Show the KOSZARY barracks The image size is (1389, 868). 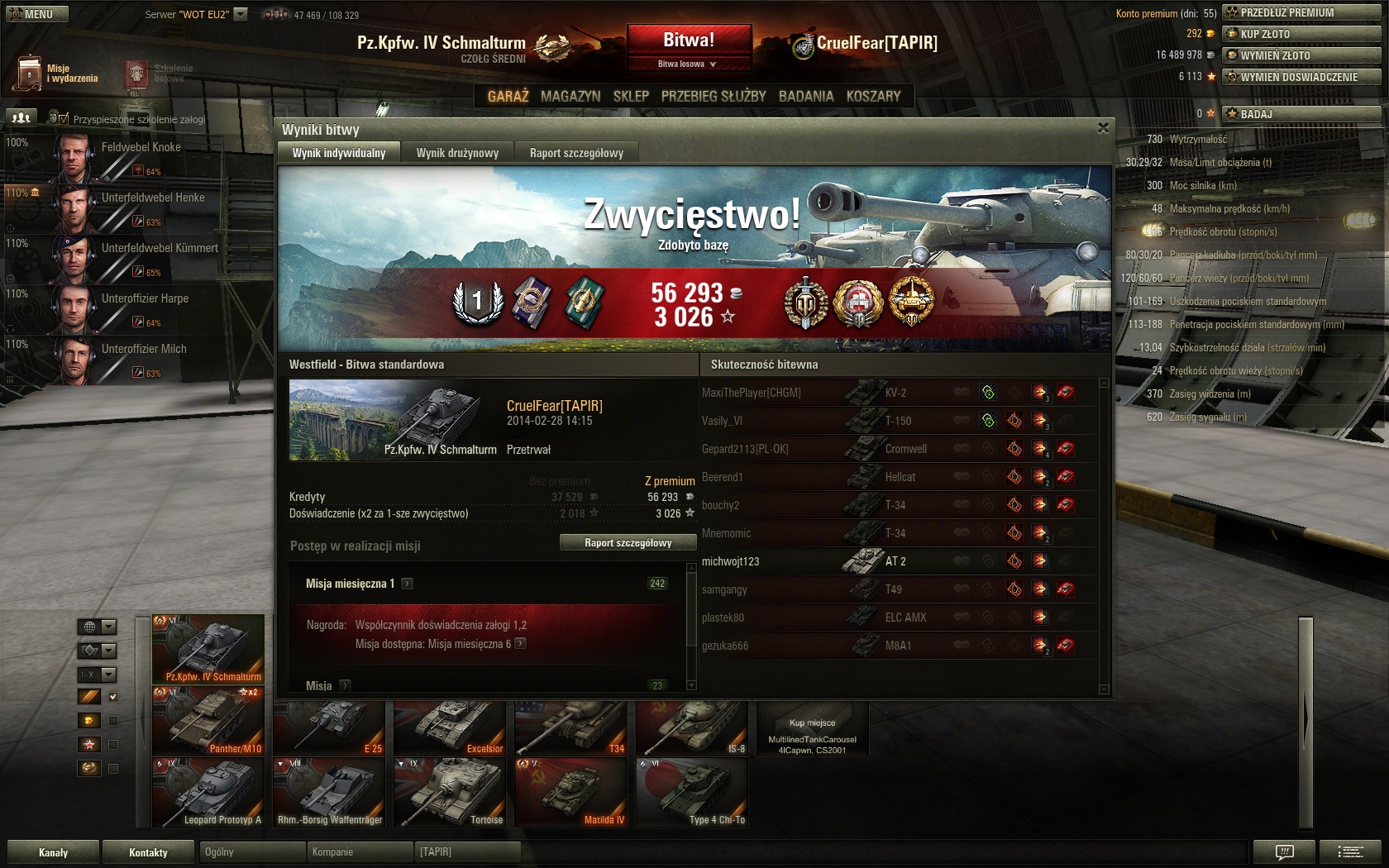tap(873, 96)
